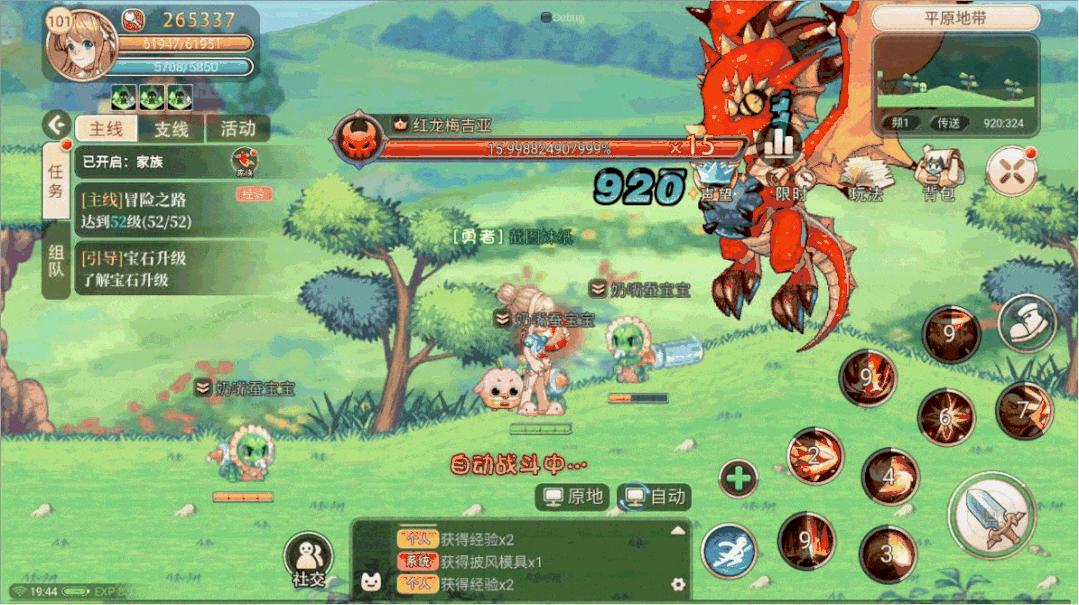Switch to the 活动 events tab
Viewport: 1079px width, 605px height.
click(238, 128)
